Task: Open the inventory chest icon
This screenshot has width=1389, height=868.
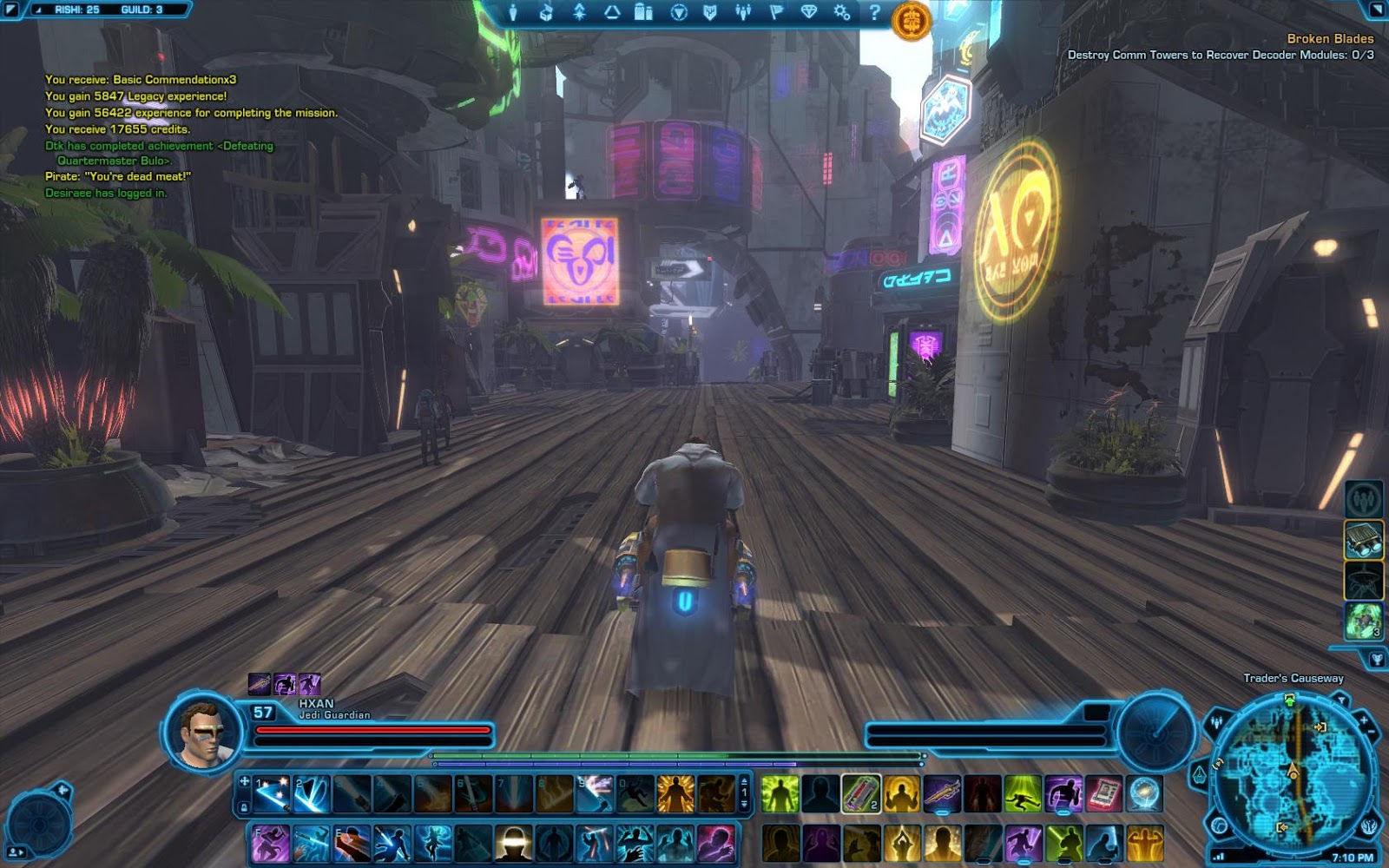Action: click(546, 12)
